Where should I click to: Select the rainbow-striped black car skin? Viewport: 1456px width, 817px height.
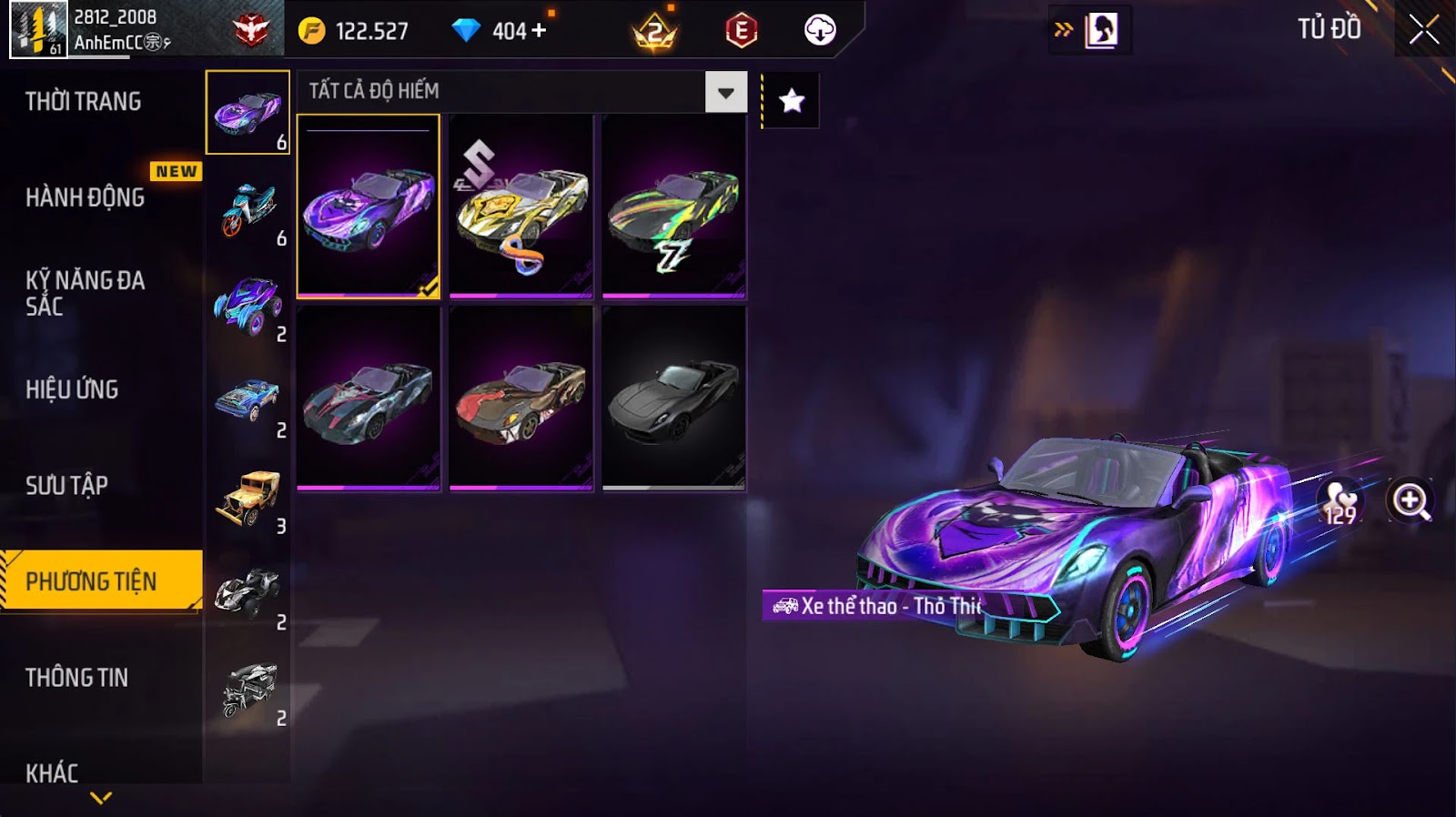click(673, 206)
